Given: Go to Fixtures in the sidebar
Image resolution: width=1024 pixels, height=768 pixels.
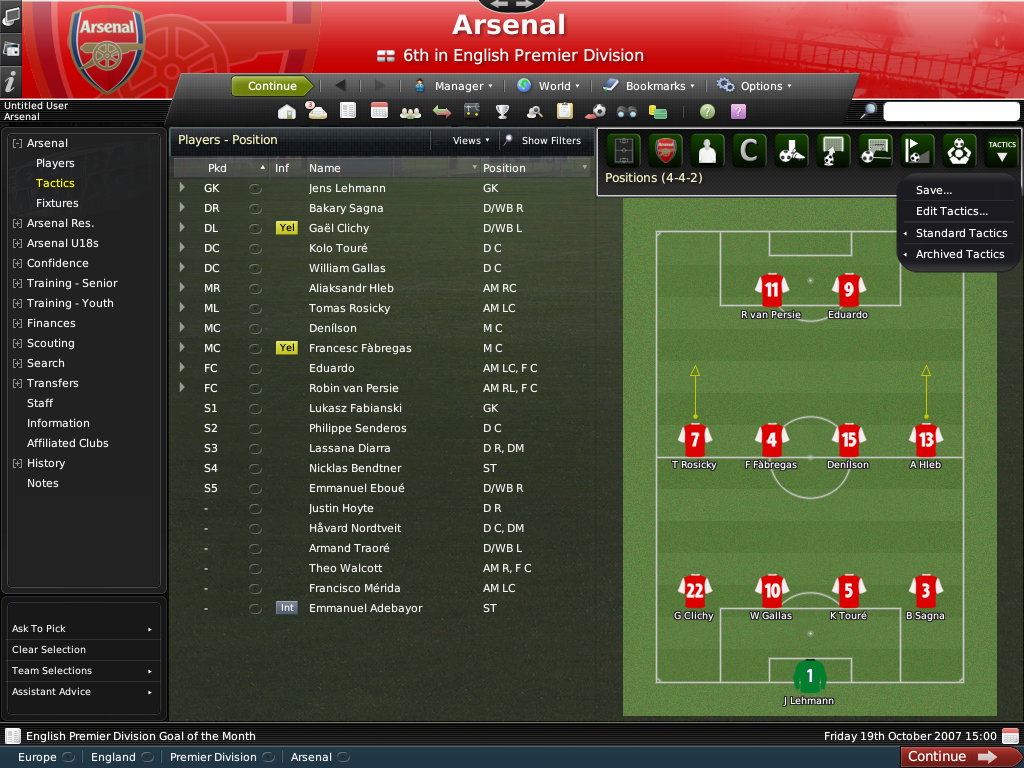Looking at the screenshot, I should point(57,203).
